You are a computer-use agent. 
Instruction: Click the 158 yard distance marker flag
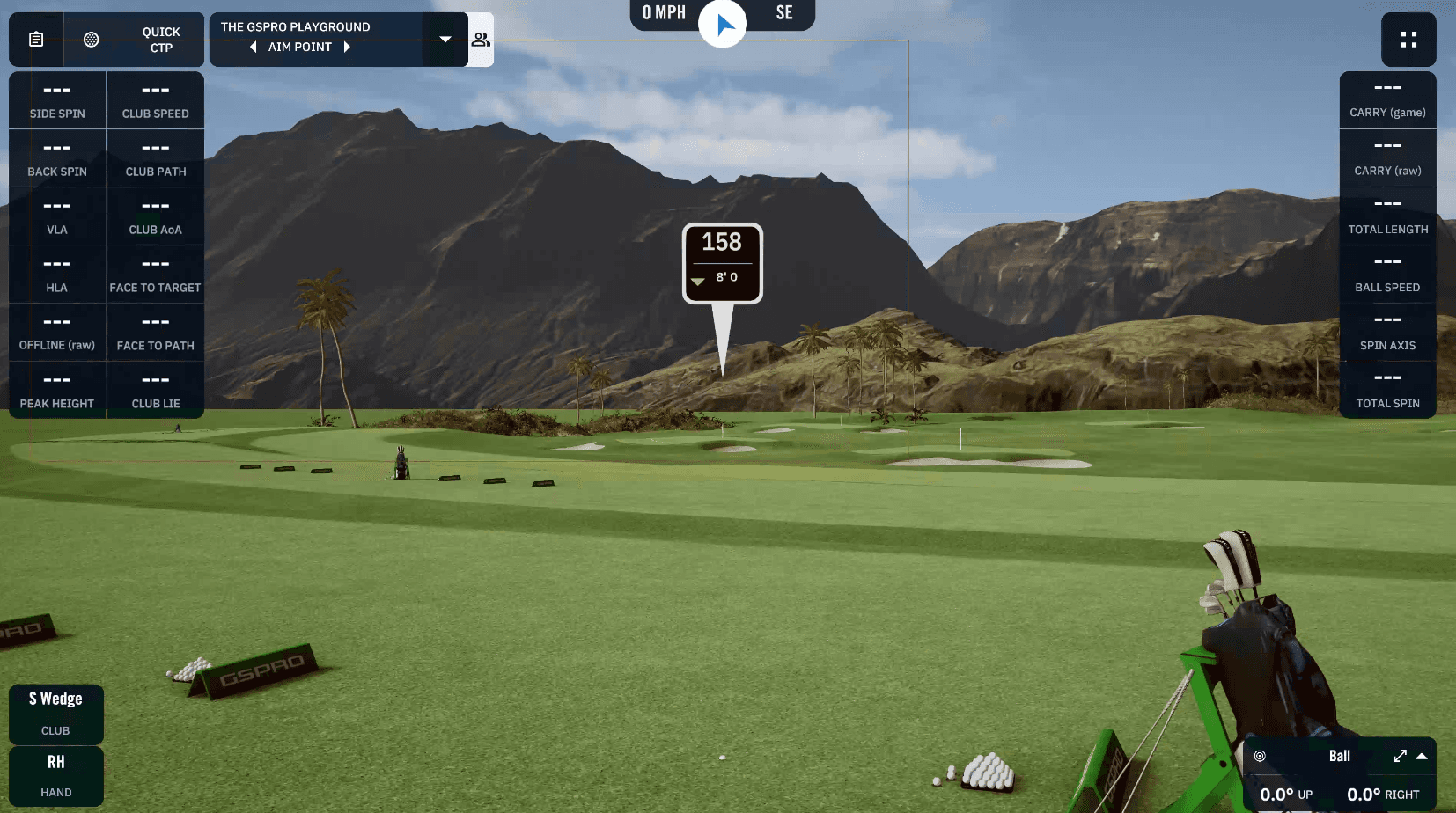(722, 261)
